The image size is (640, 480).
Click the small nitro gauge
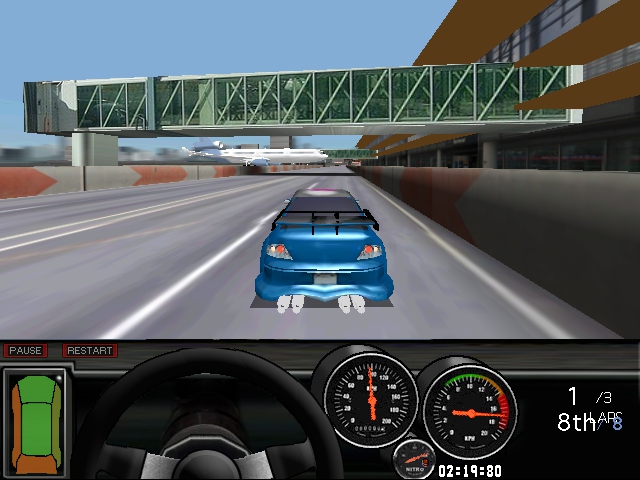tap(414, 459)
